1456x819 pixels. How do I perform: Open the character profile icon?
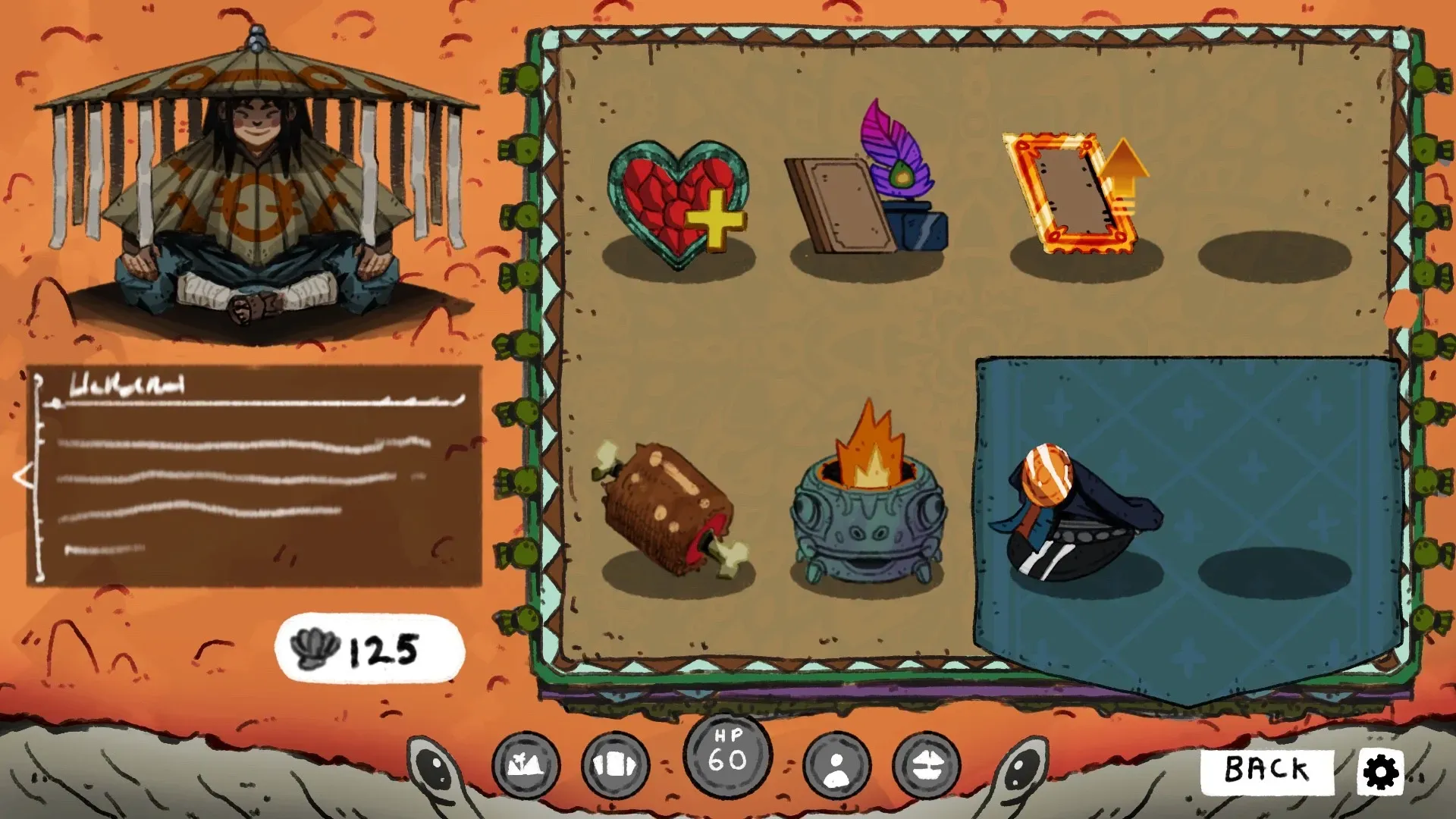click(x=836, y=766)
